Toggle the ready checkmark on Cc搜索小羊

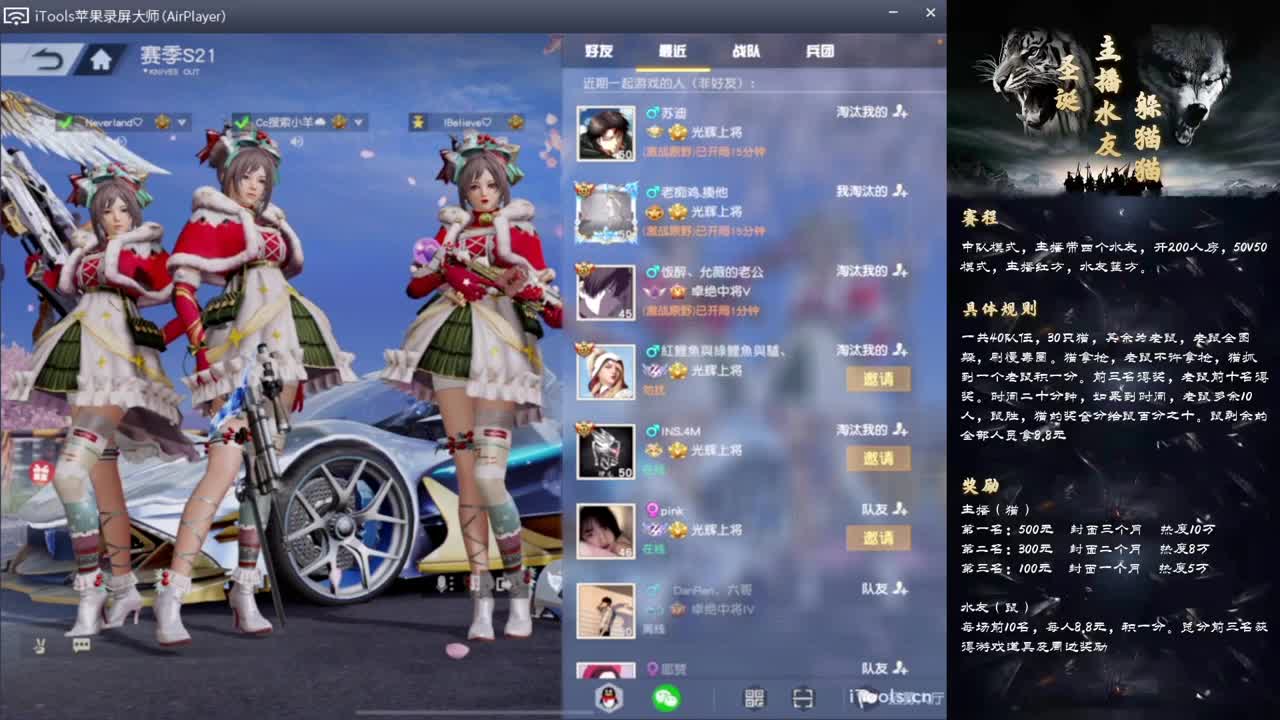[243, 122]
